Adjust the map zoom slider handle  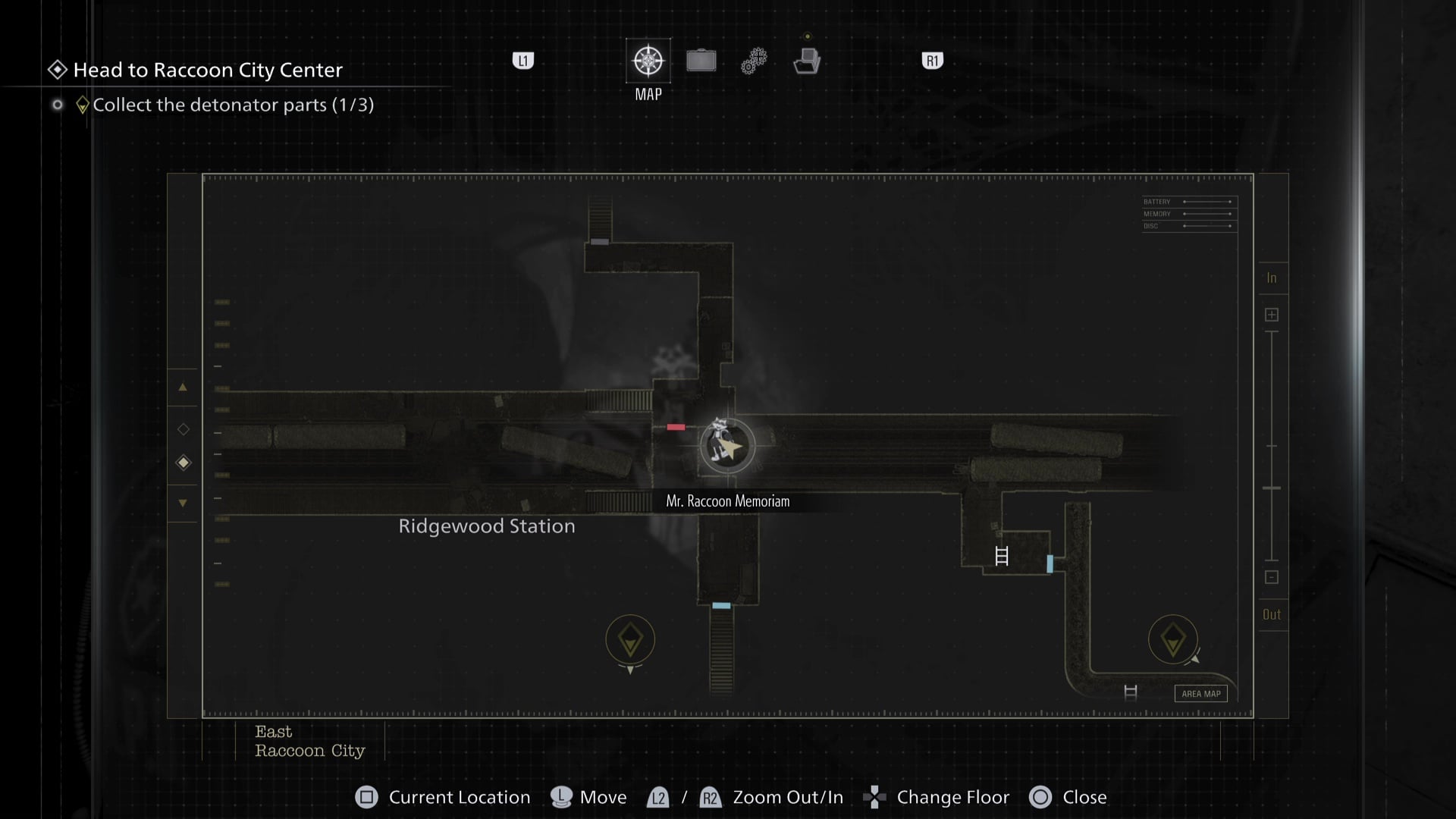pos(1272,488)
